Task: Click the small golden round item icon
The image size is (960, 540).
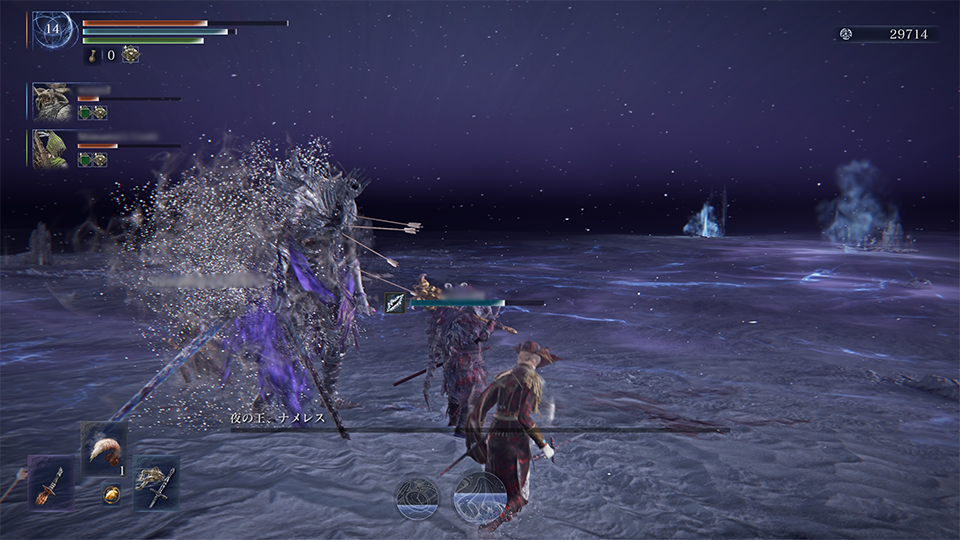Action: [112, 494]
